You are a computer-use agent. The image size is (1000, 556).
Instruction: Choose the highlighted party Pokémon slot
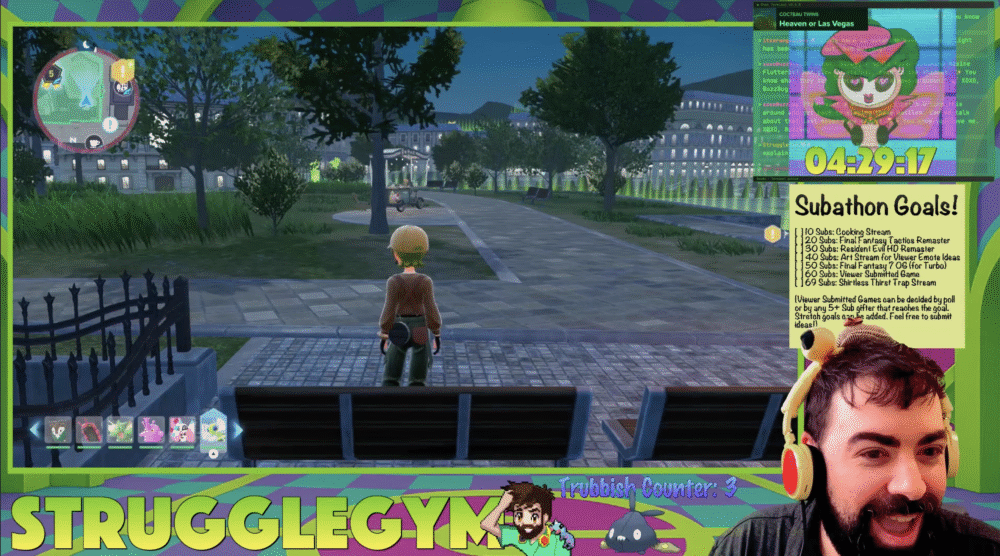pyautogui.click(x=213, y=430)
